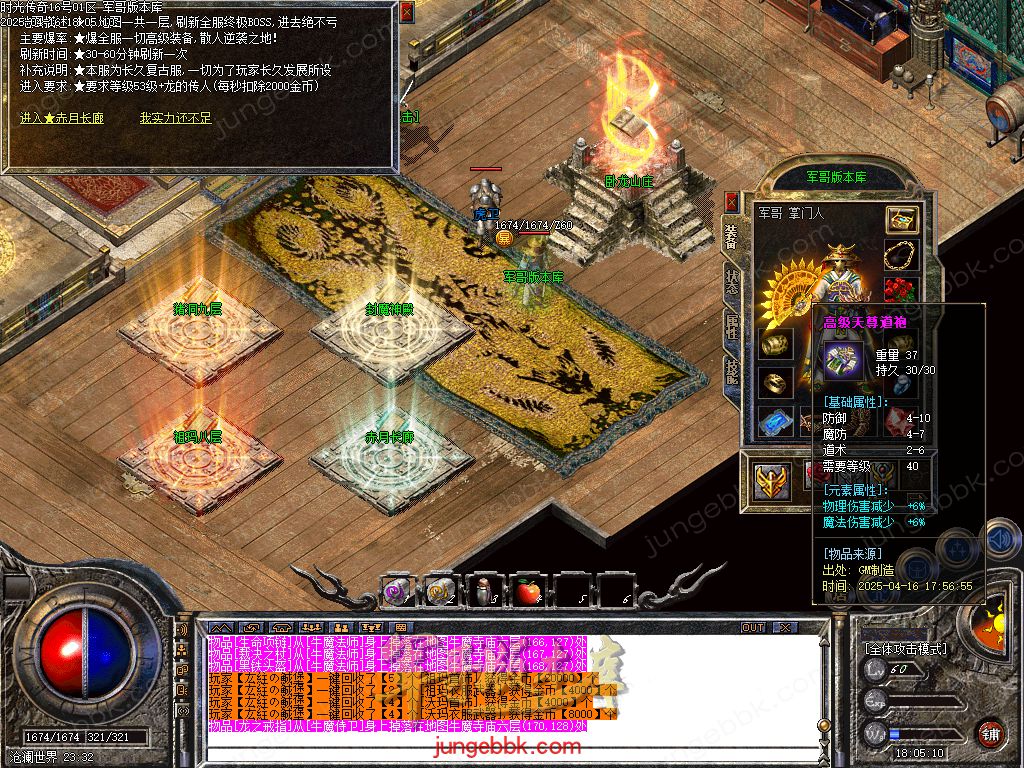Select the dark necklace equipment slot
1024x768 pixels.
click(901, 256)
